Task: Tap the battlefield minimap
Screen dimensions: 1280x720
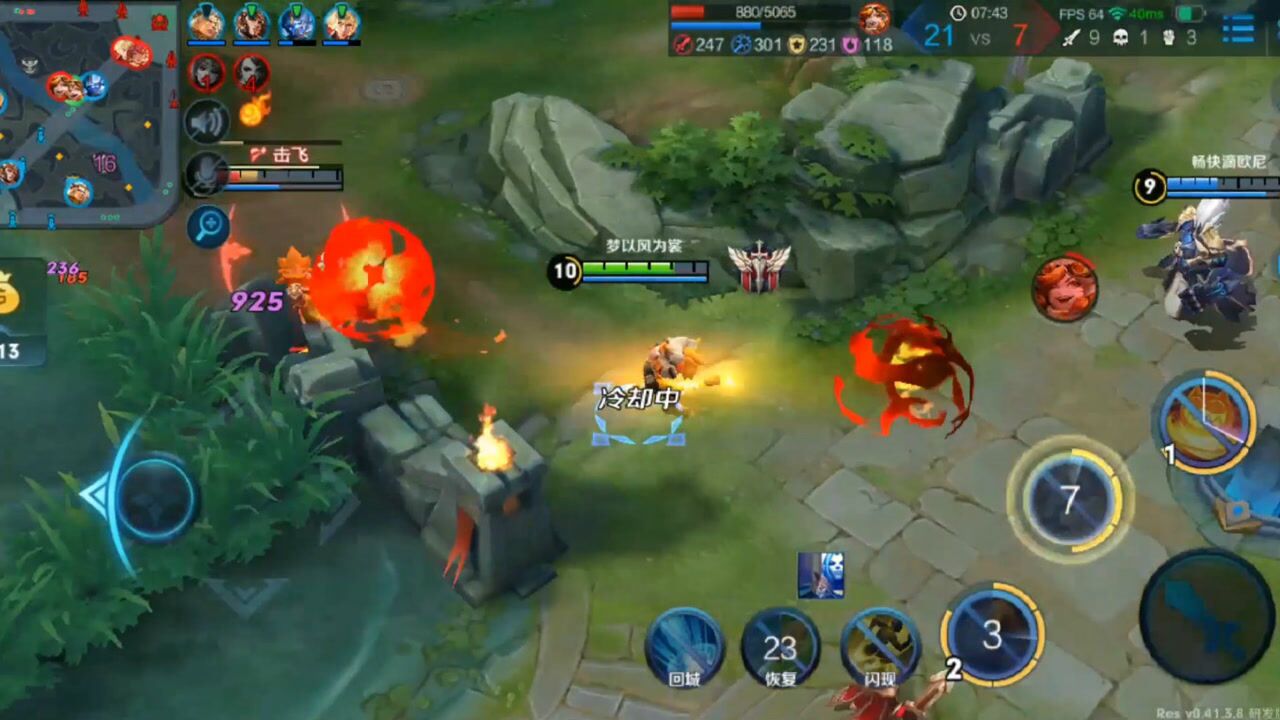Action: [x=88, y=112]
